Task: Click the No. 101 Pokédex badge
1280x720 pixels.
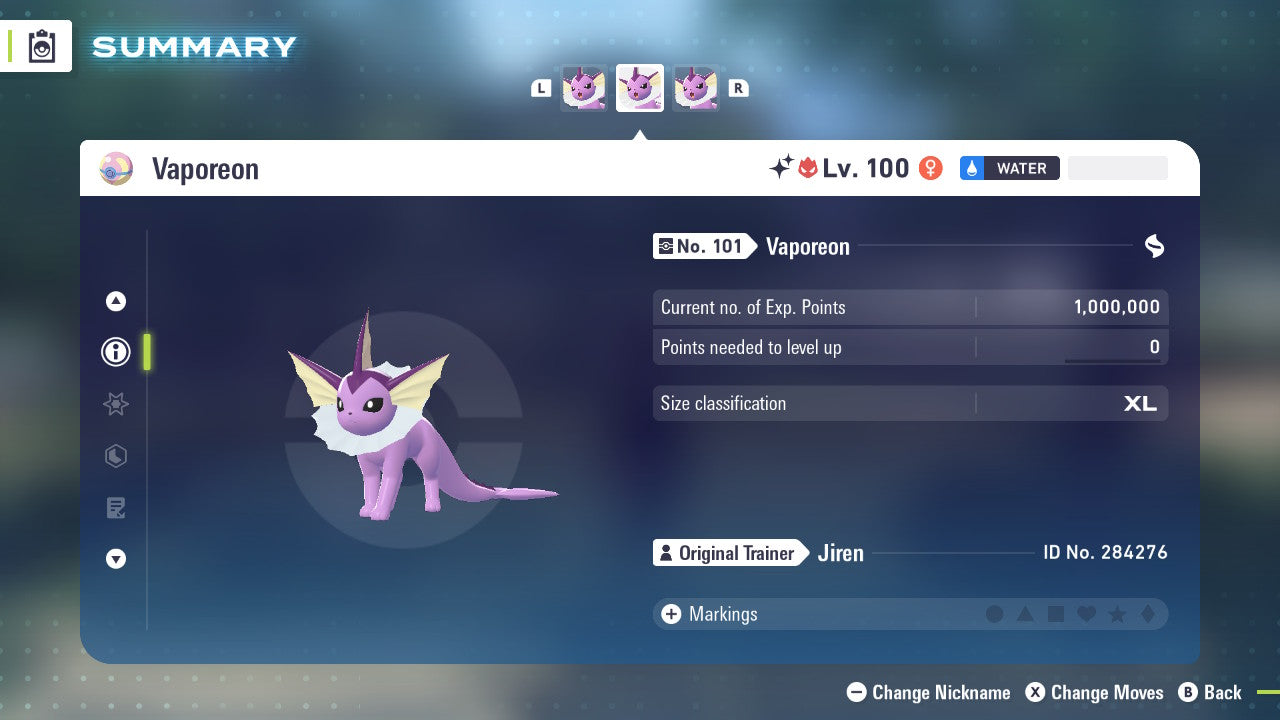Action: [x=703, y=246]
